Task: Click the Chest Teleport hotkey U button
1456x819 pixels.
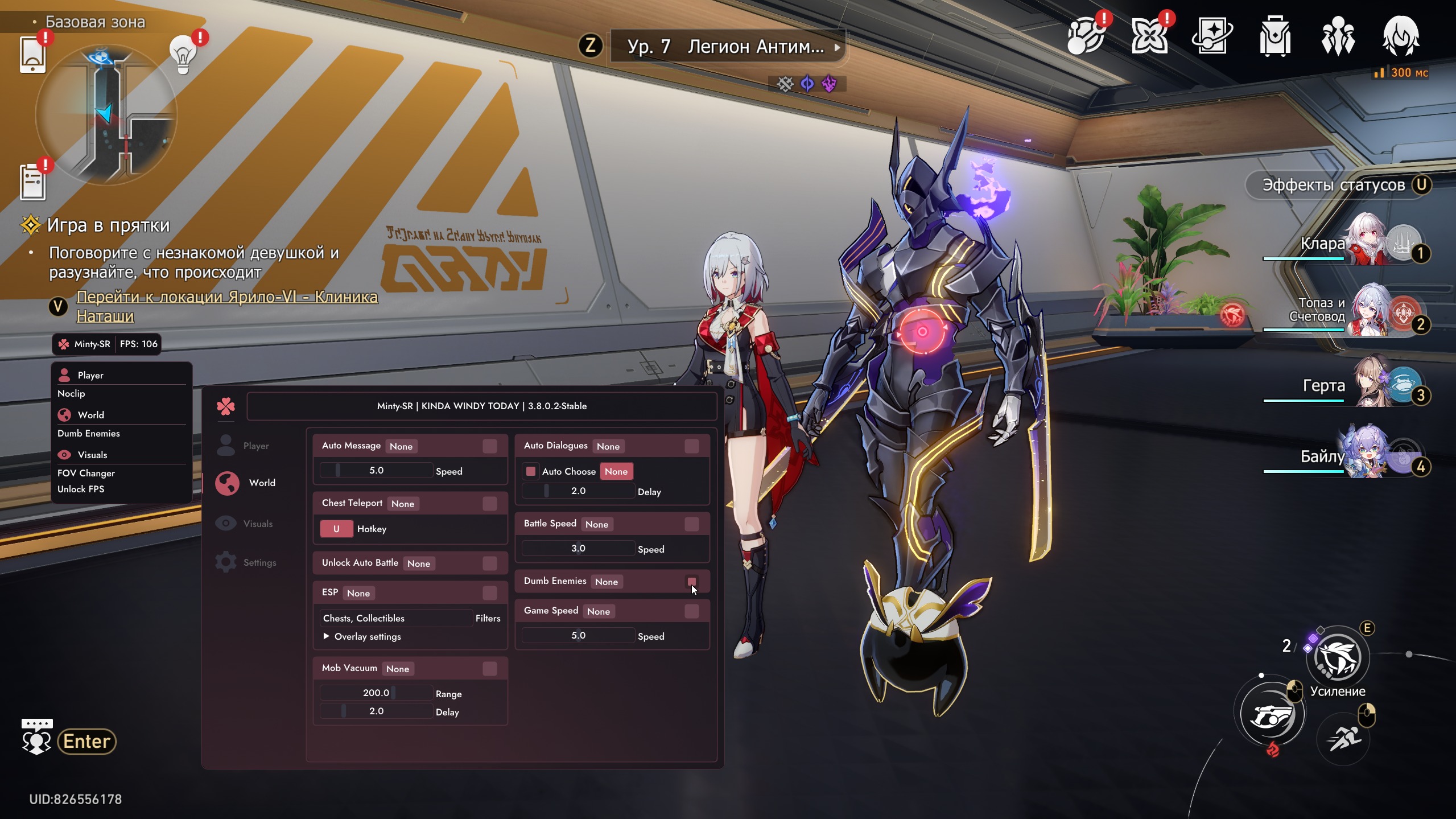Action: [x=336, y=529]
